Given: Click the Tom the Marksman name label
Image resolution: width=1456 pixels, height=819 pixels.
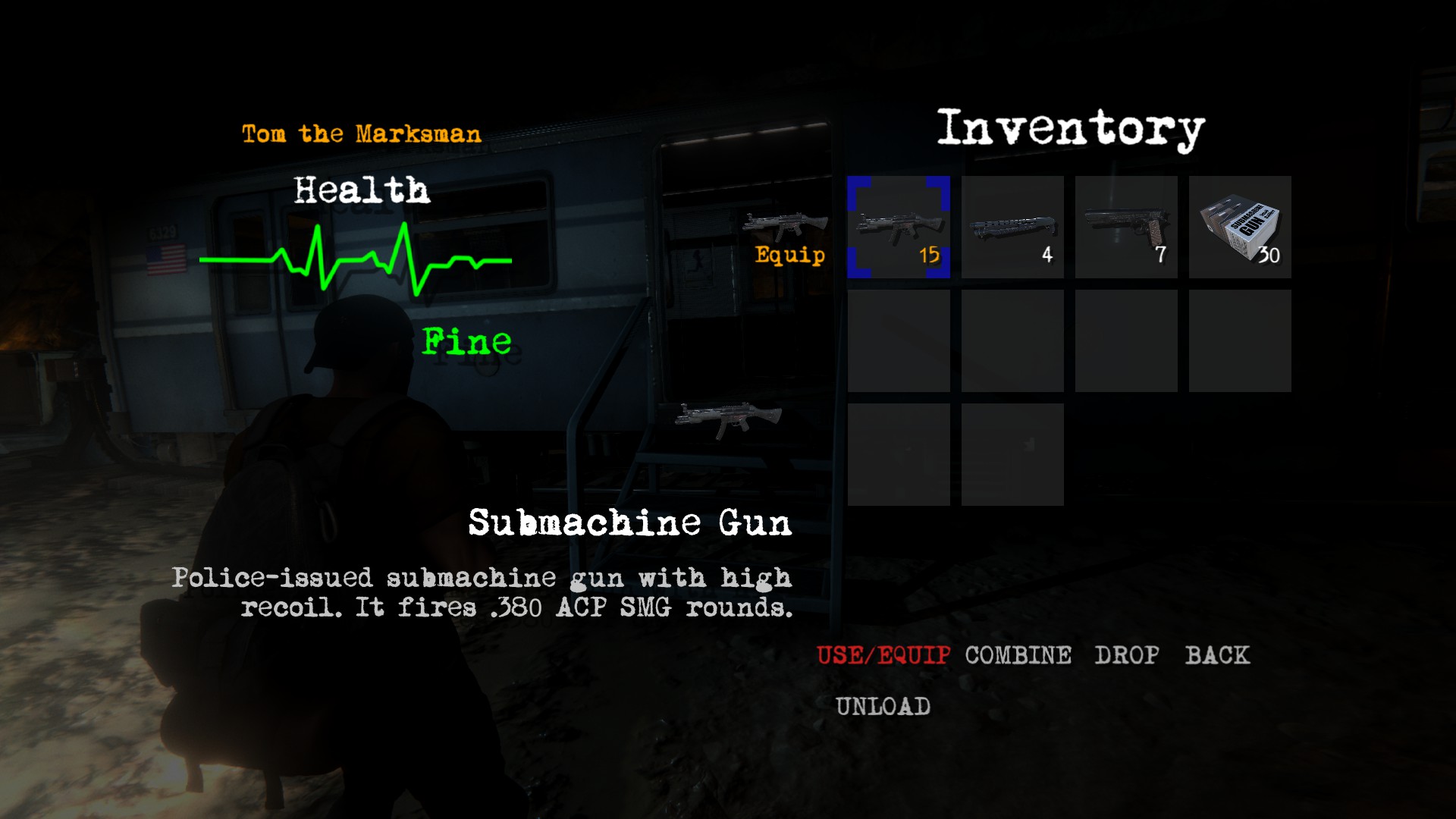Looking at the screenshot, I should (361, 133).
